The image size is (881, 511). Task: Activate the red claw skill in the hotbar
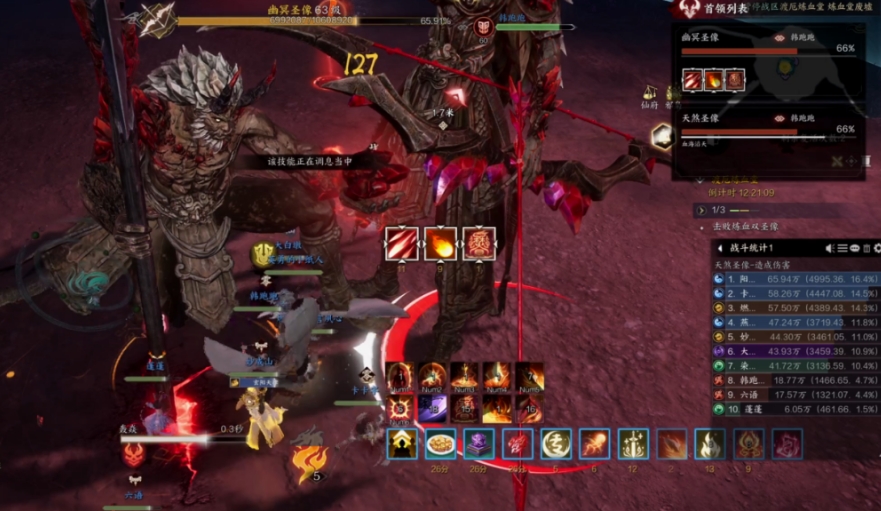517,444
